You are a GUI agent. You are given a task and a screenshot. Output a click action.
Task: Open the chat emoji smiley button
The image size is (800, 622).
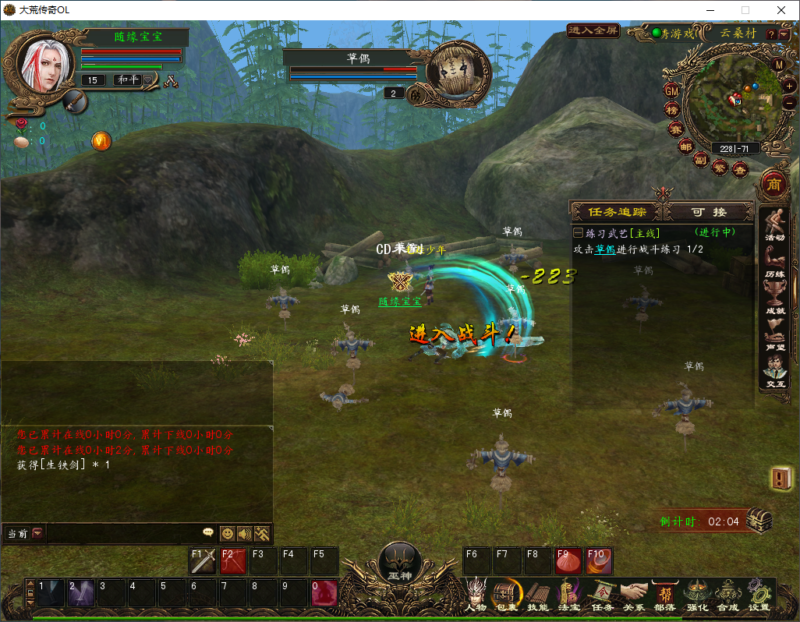pyautogui.click(x=227, y=534)
